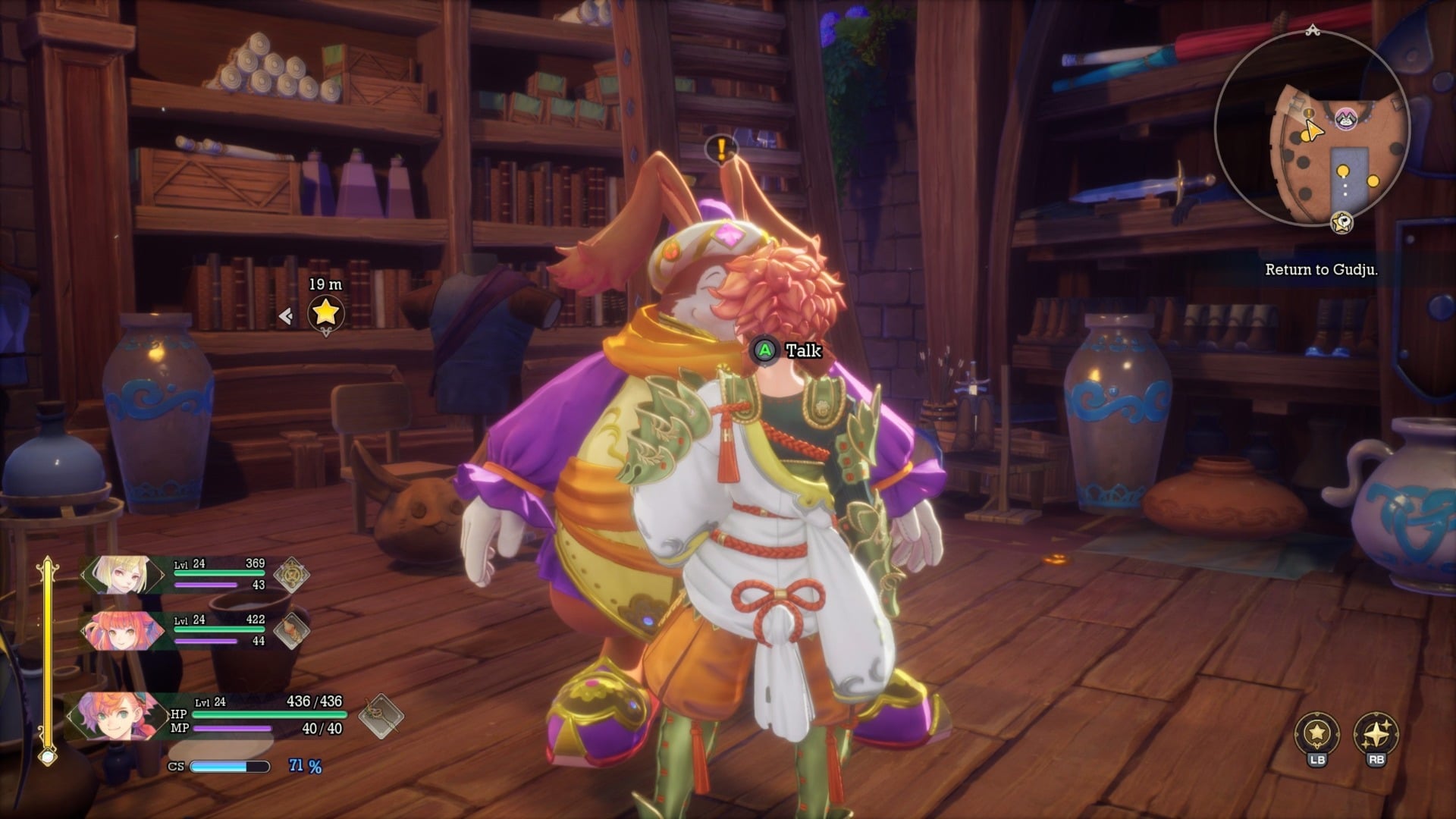The image size is (1456, 819).
Task: Click the yellow quest star marker showing 19 m
Action: (326, 314)
